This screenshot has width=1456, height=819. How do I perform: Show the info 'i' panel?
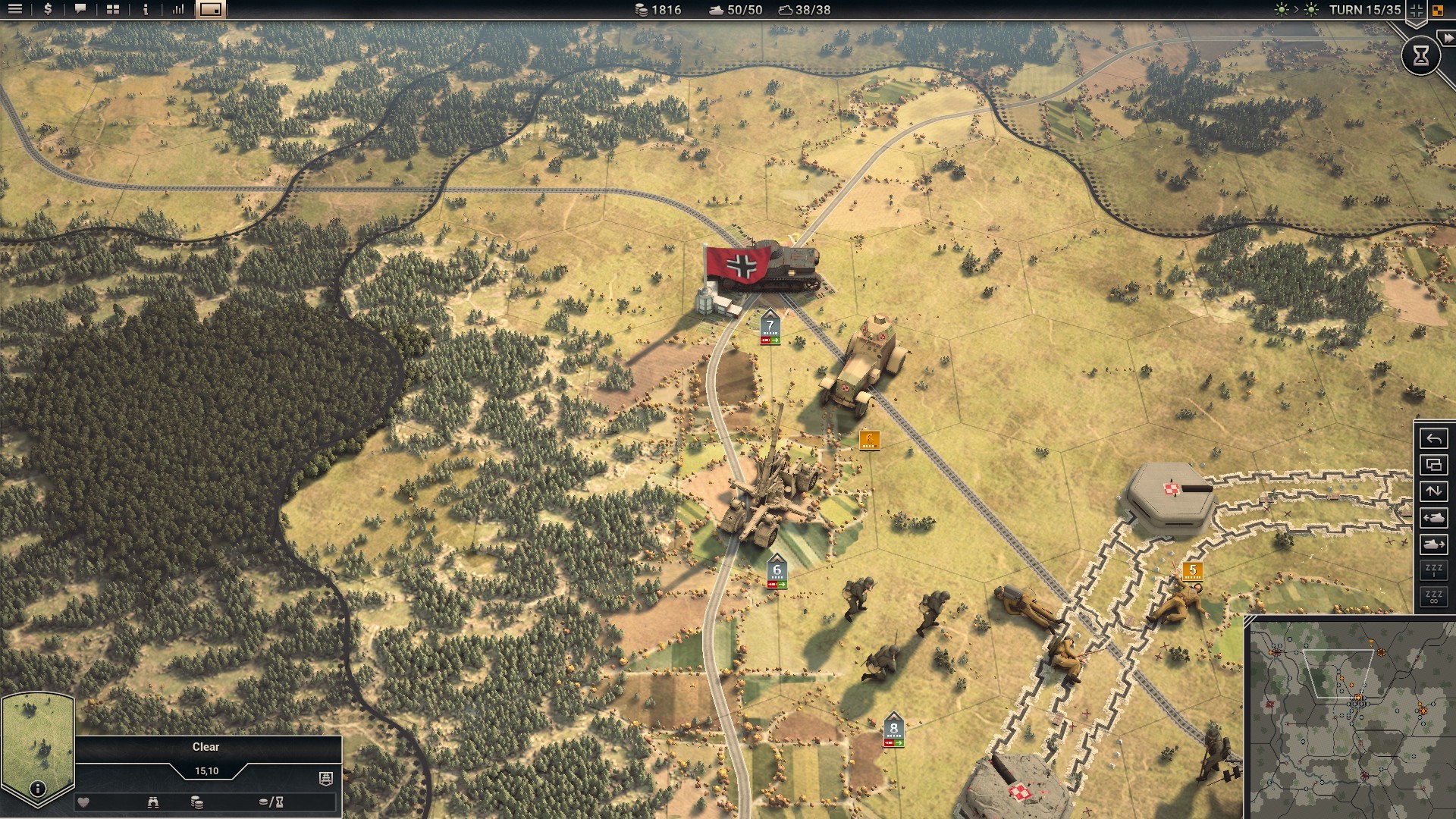146,10
